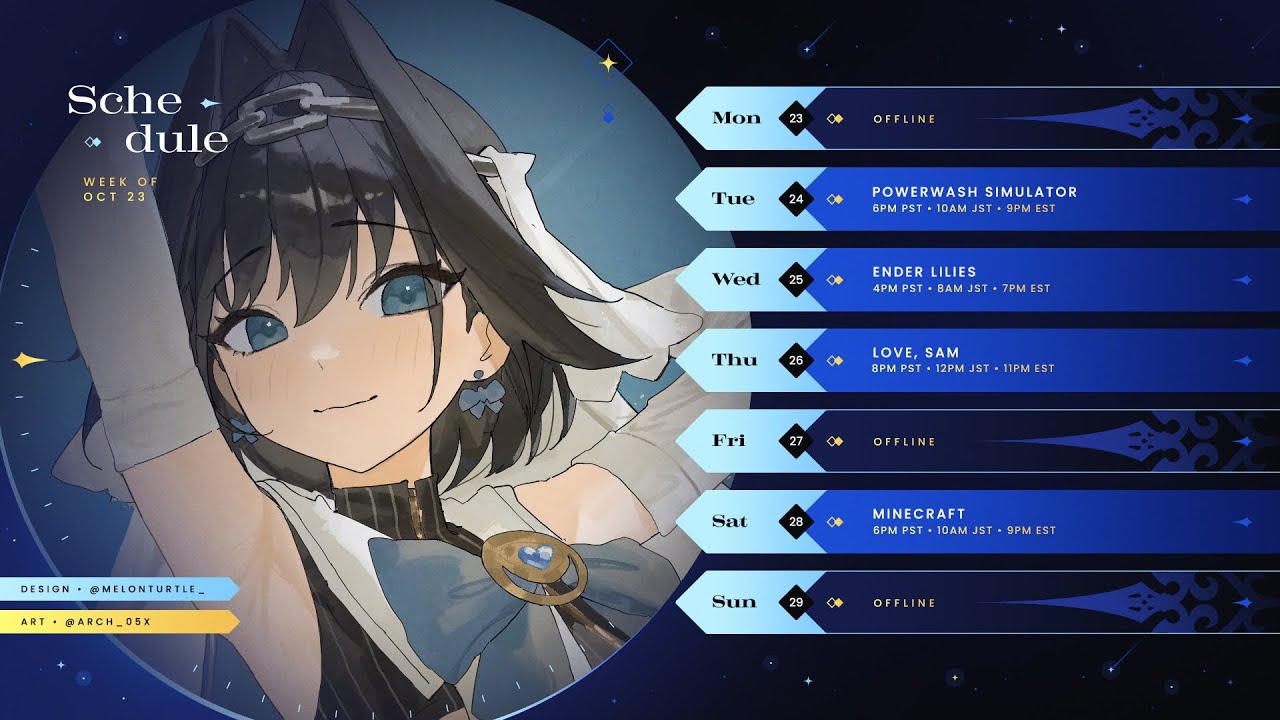1280x720 pixels.
Task: Select the Monday offline schedule row
Action: (x=975, y=119)
